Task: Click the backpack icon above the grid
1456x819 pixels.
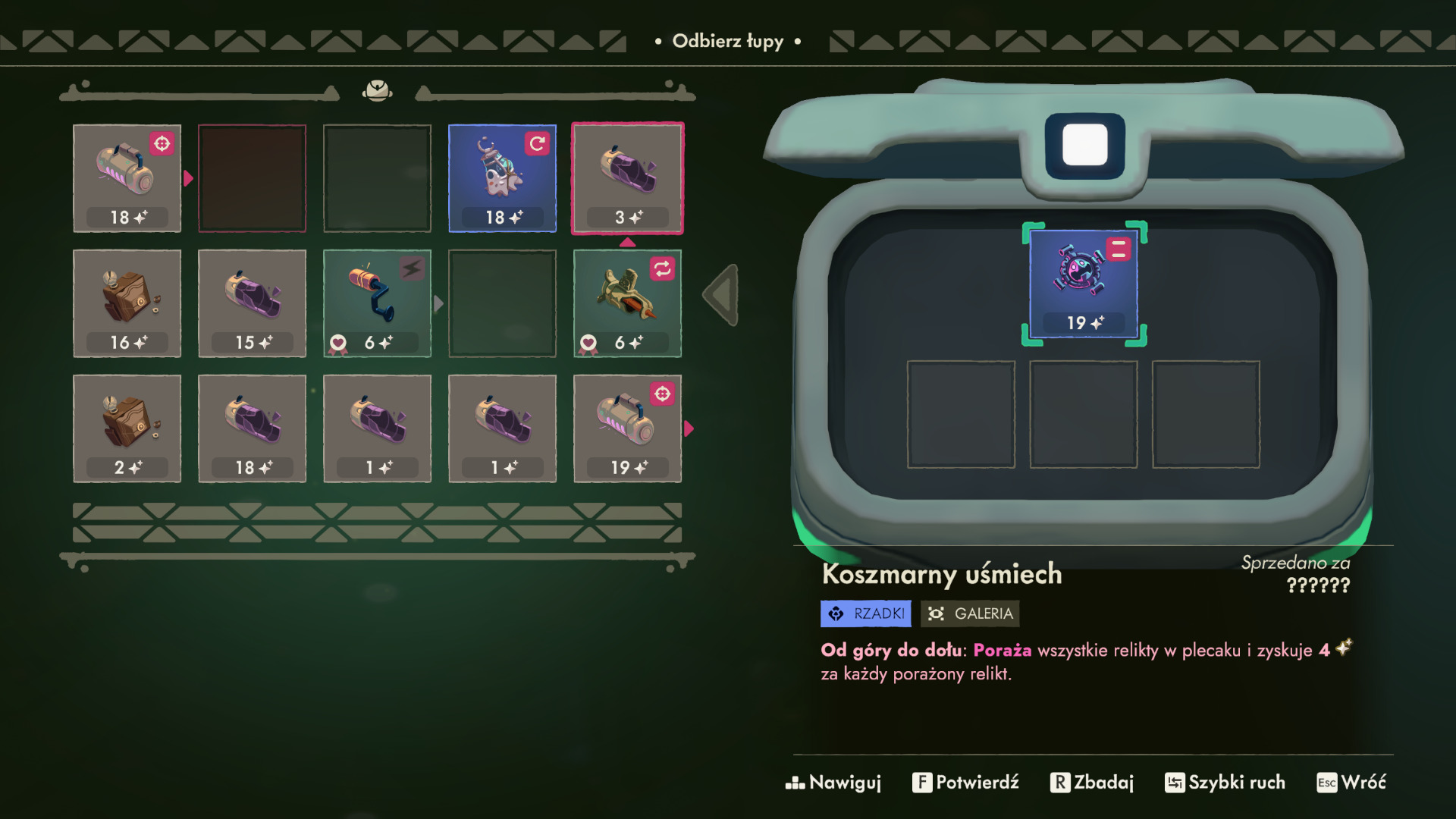Action: [x=377, y=91]
